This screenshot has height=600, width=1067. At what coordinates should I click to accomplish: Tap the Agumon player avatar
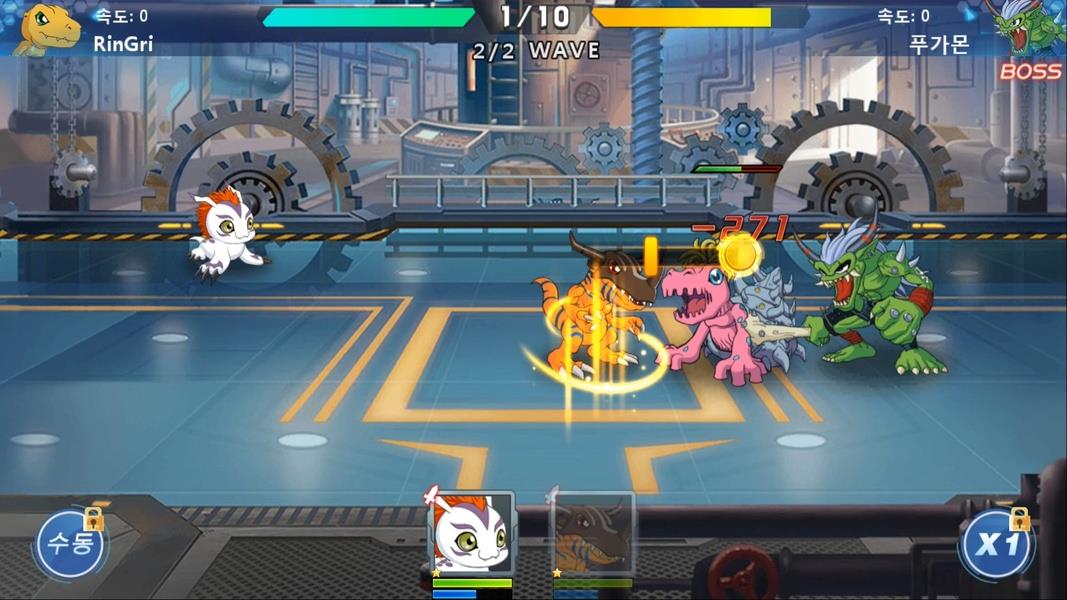[x=49, y=28]
